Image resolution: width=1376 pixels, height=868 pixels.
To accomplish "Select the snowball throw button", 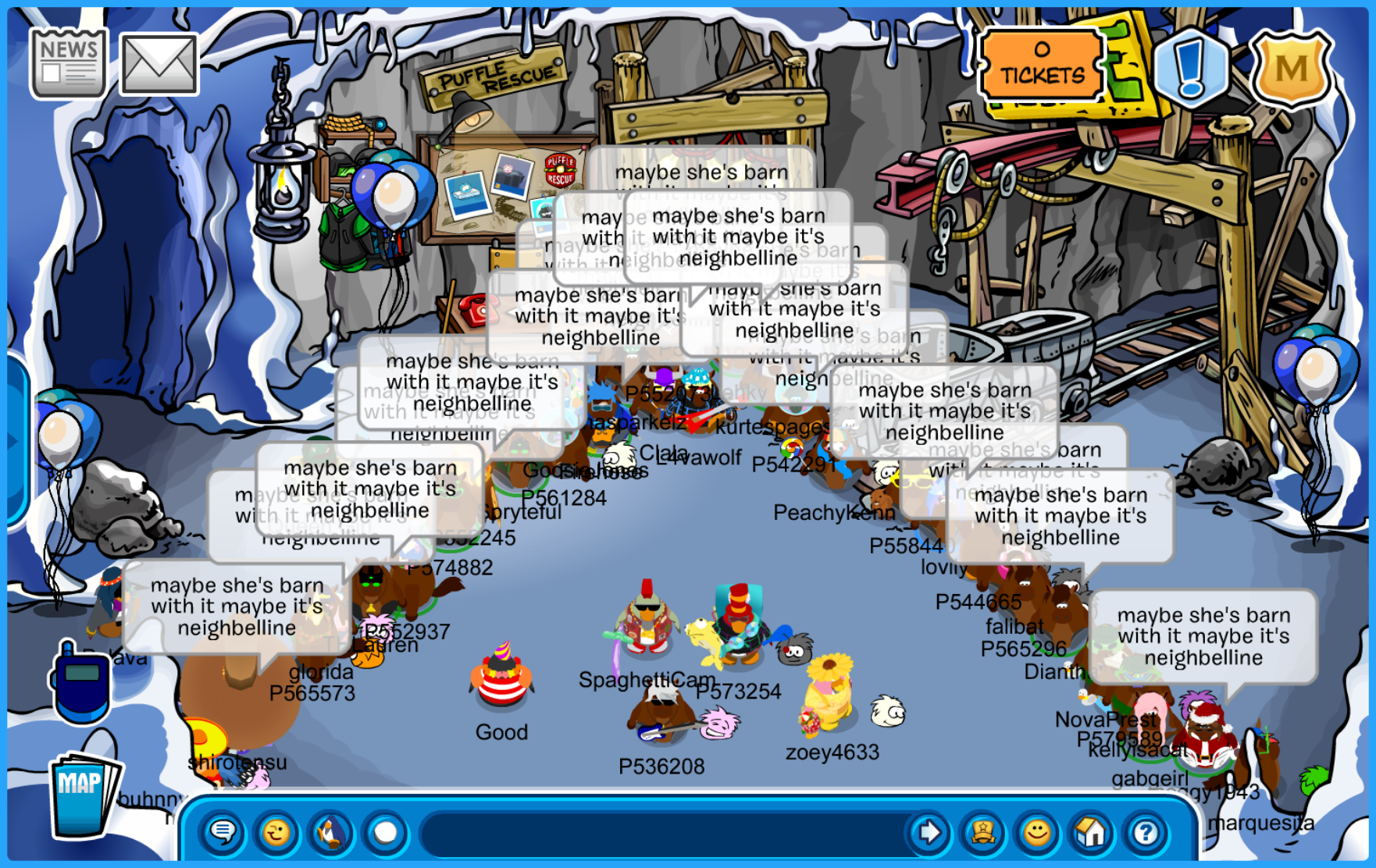I will click(x=385, y=833).
